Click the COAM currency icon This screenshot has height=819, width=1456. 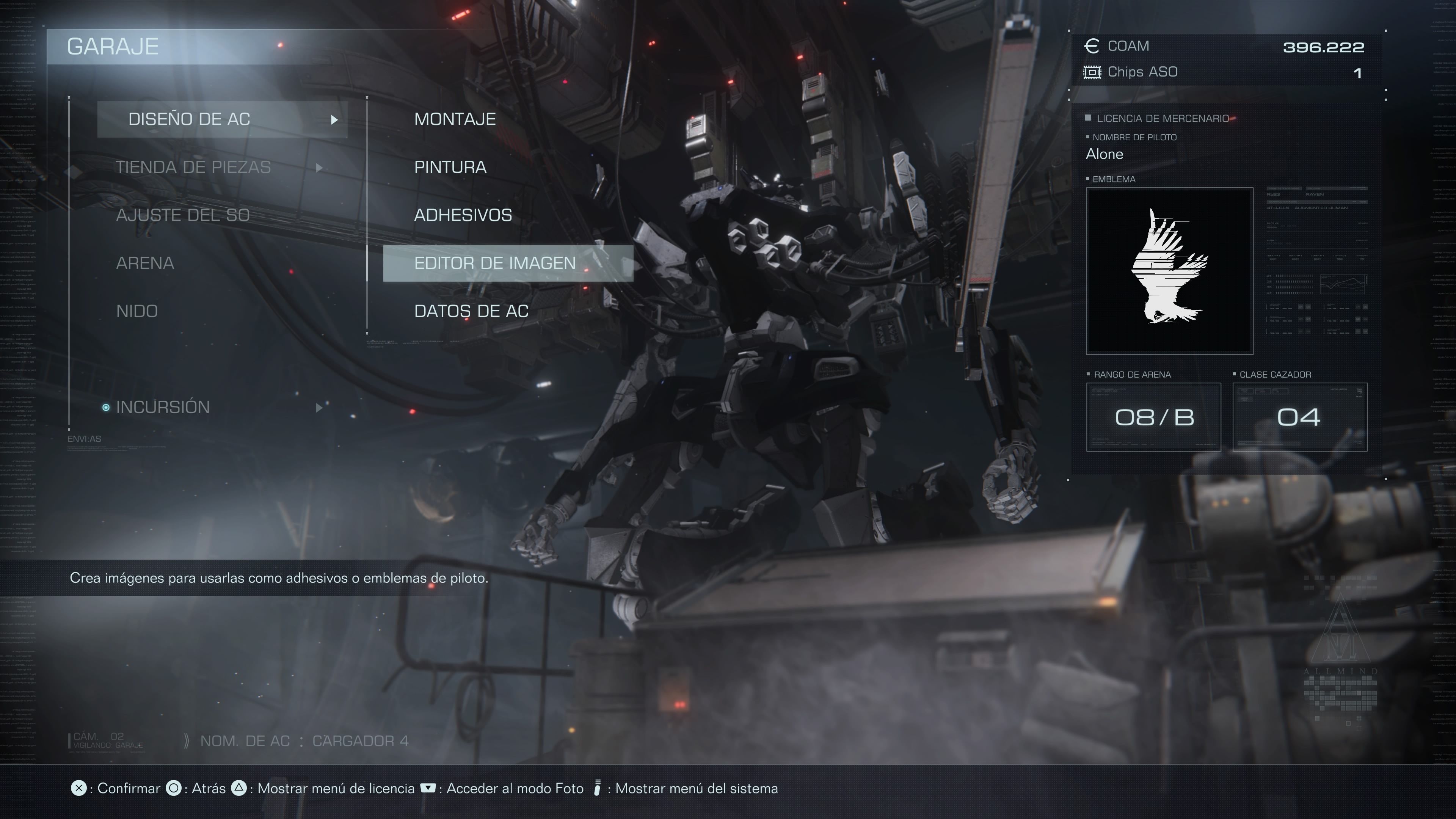pos(1092,46)
